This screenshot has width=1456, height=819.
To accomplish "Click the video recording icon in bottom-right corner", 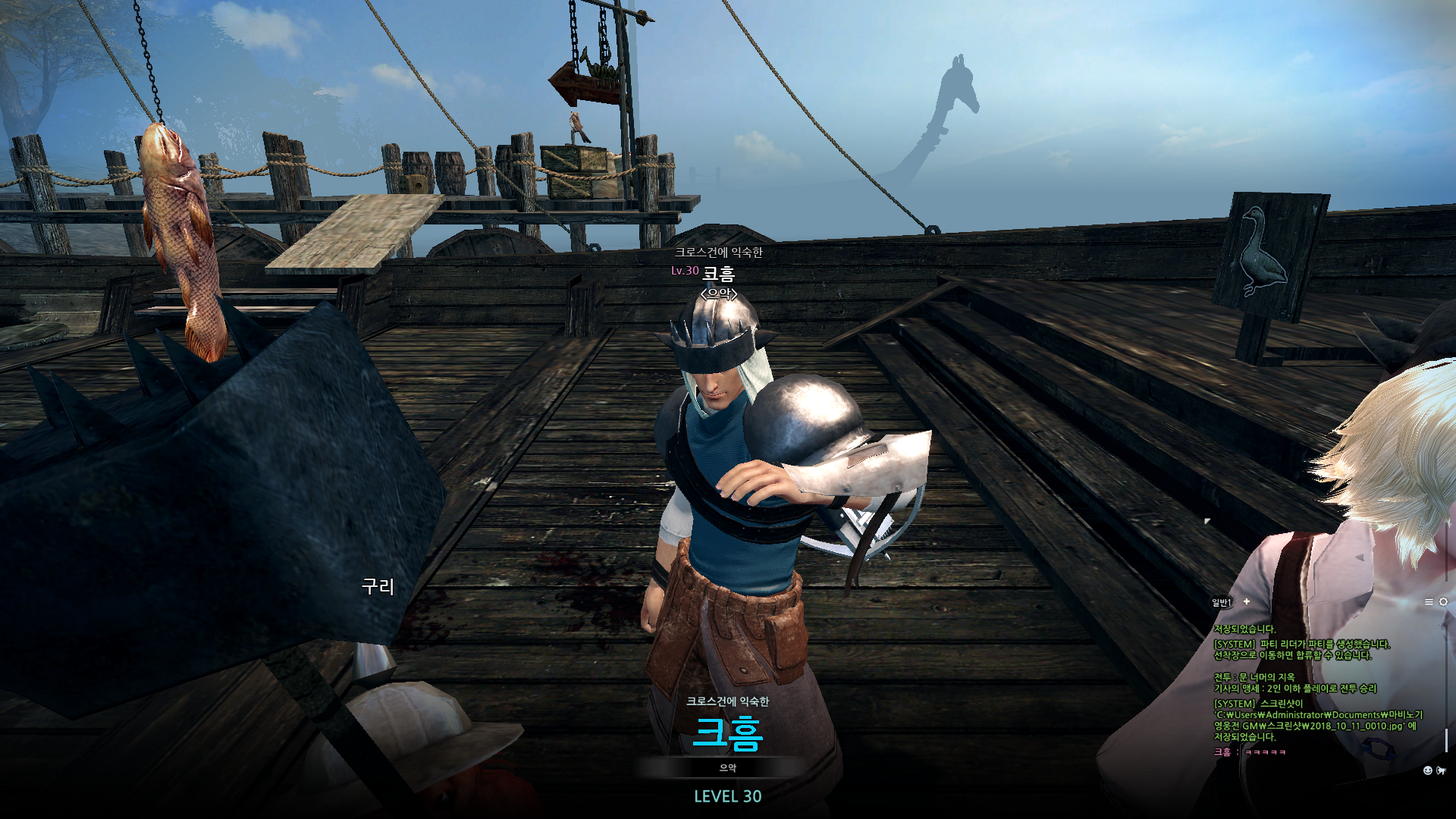I will pos(1441,770).
